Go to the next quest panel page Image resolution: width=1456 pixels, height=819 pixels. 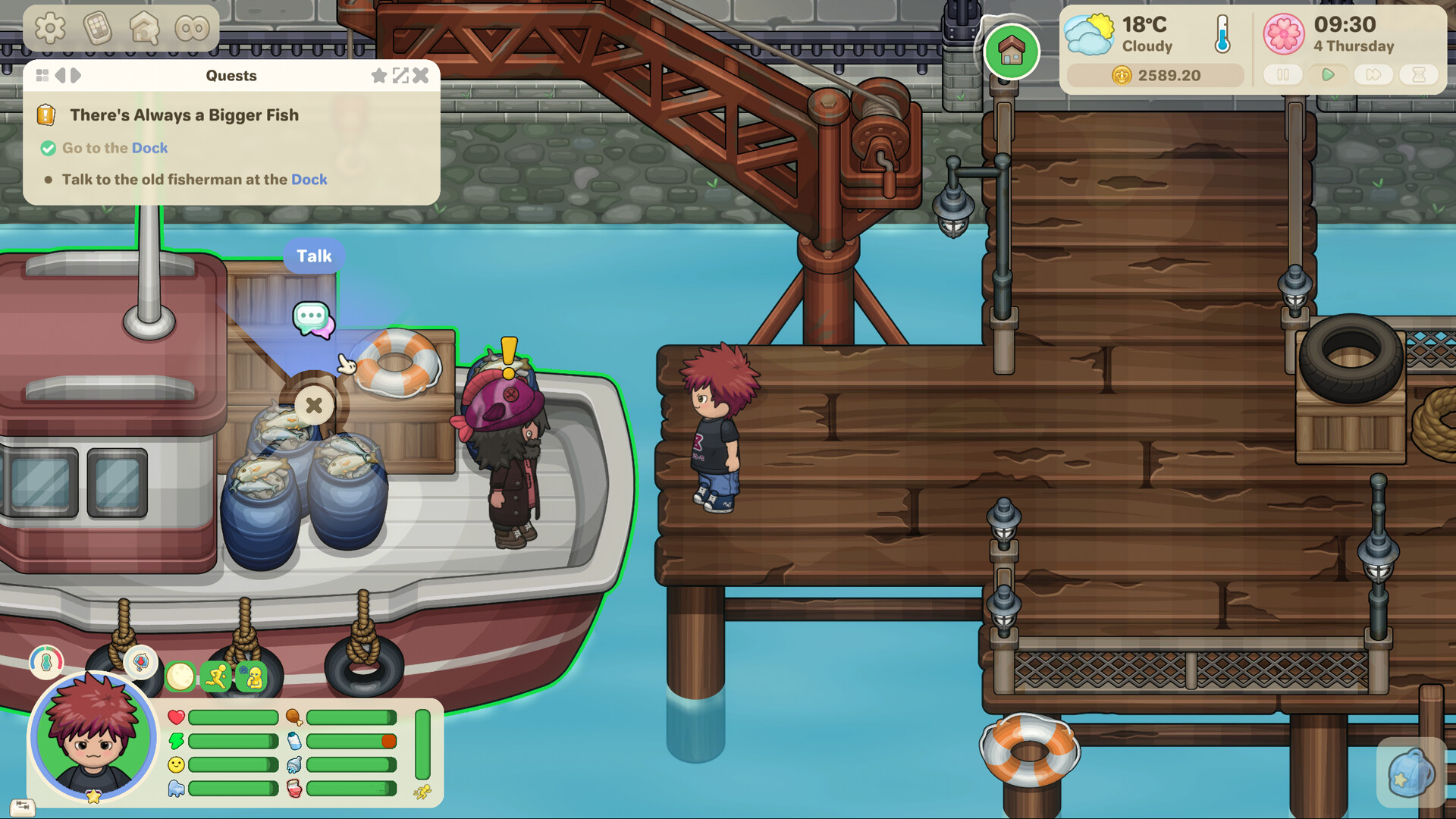[76, 75]
